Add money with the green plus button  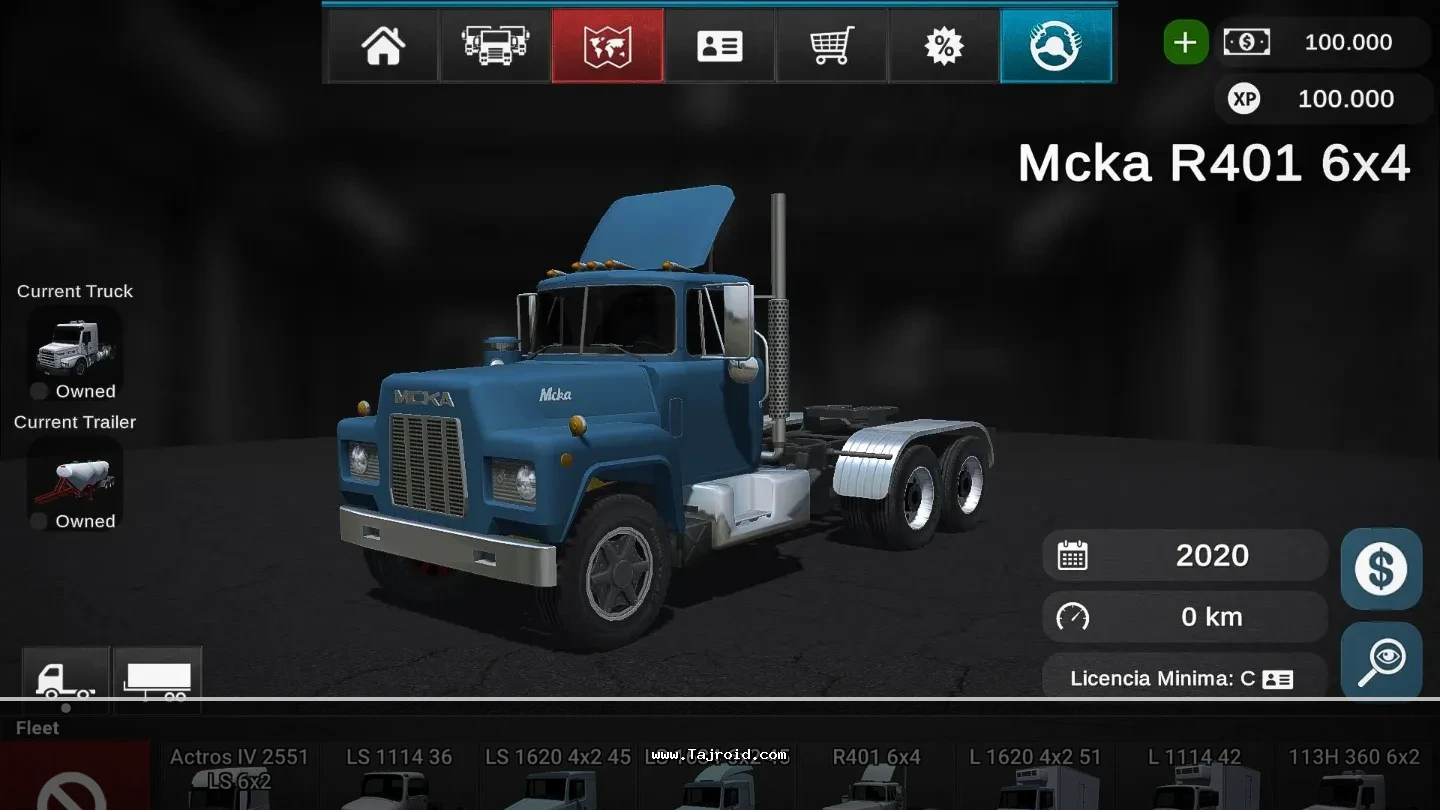(x=1186, y=42)
